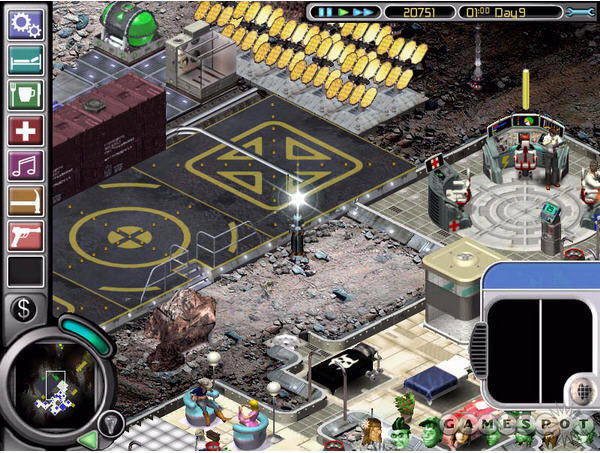The width and height of the screenshot is (600, 453).
Task: Open the coffee cup food category
Action: coord(25,95)
